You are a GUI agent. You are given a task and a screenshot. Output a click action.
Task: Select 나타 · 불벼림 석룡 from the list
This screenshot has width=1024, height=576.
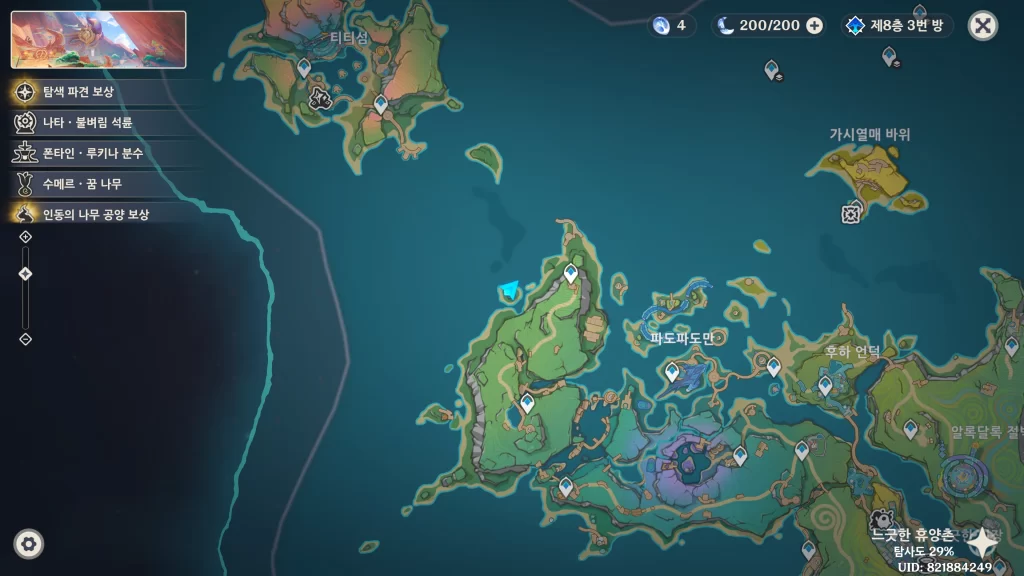[87, 122]
